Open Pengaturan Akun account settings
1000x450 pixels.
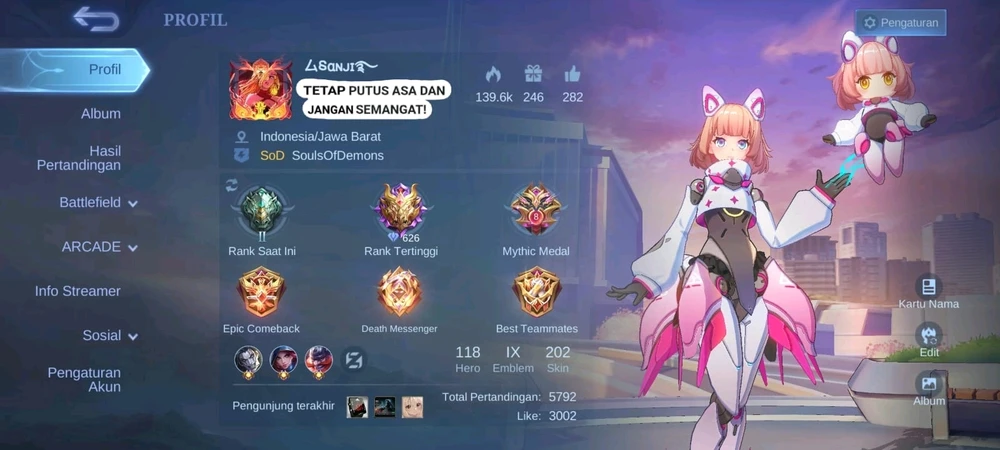[84, 380]
